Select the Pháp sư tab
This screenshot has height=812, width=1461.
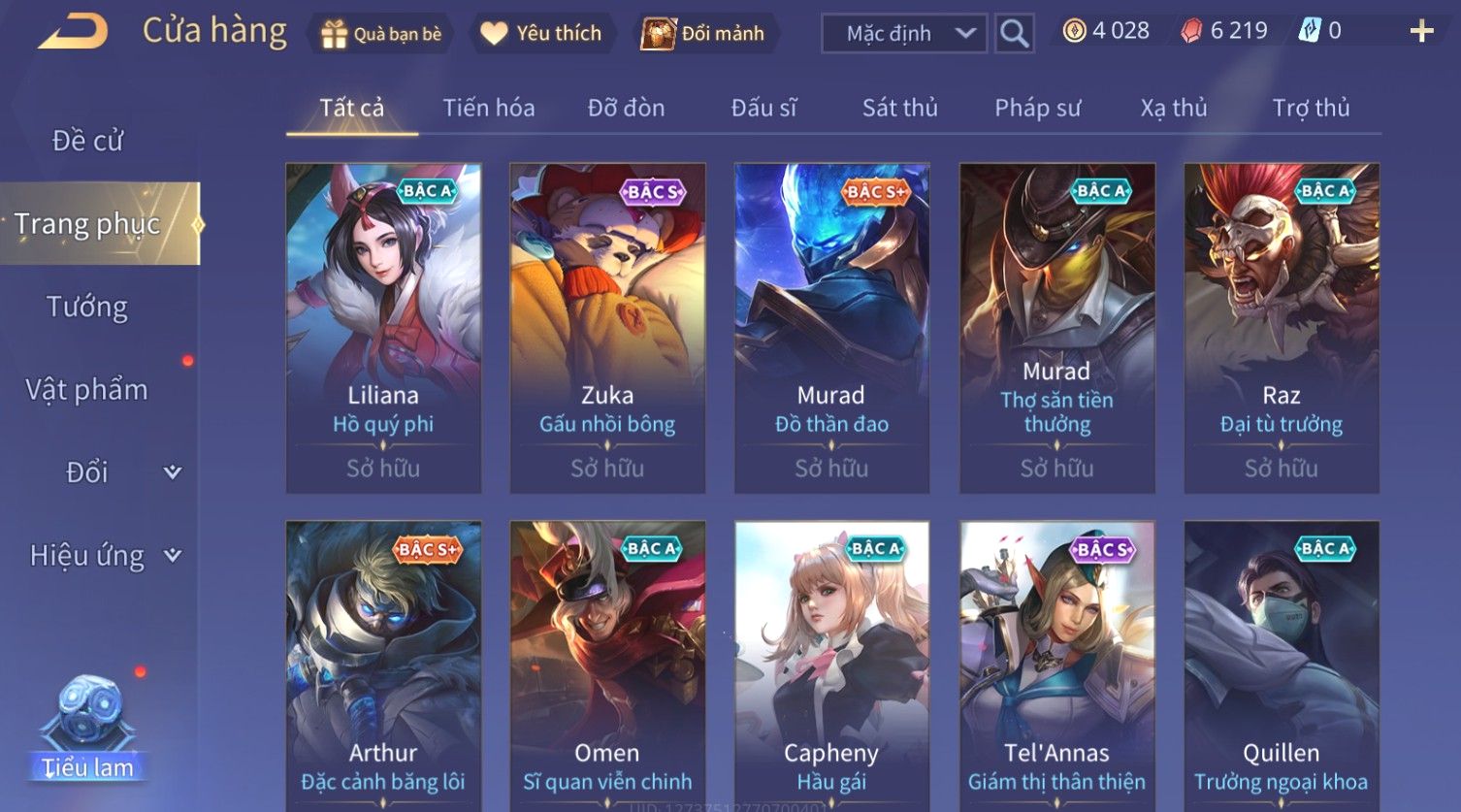pos(1037,108)
